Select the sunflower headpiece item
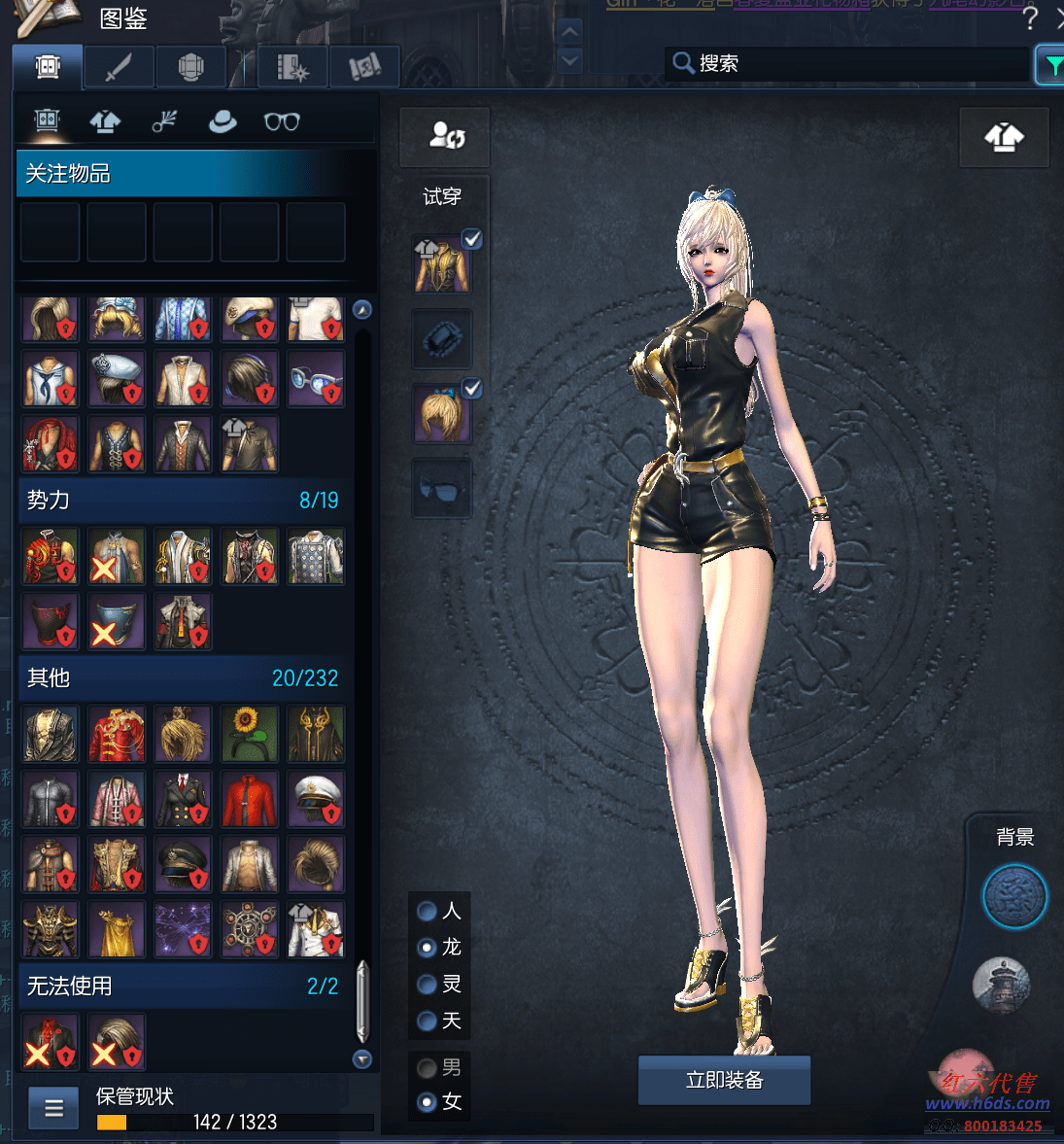This screenshot has width=1064, height=1144. [x=250, y=734]
